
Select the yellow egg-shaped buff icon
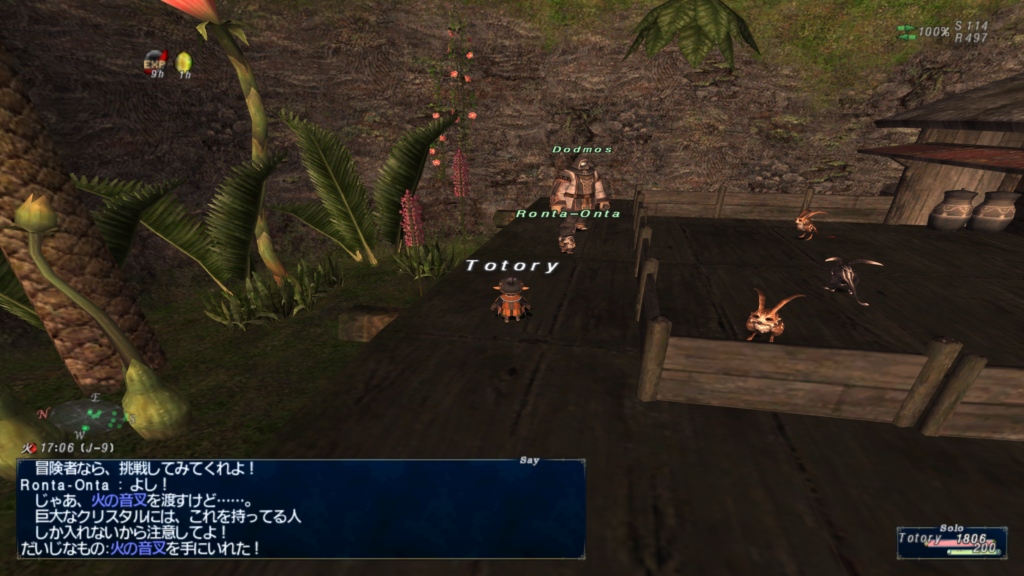coord(184,62)
